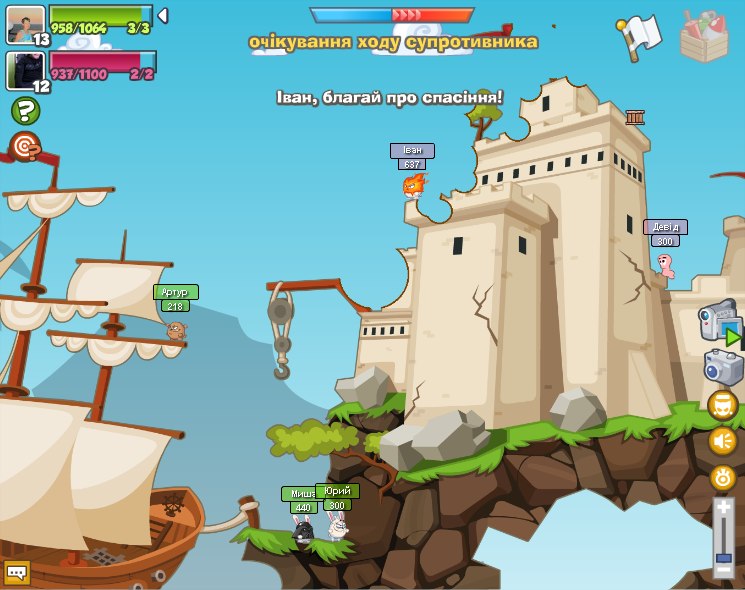Open help with the green question mark

[x=25, y=110]
